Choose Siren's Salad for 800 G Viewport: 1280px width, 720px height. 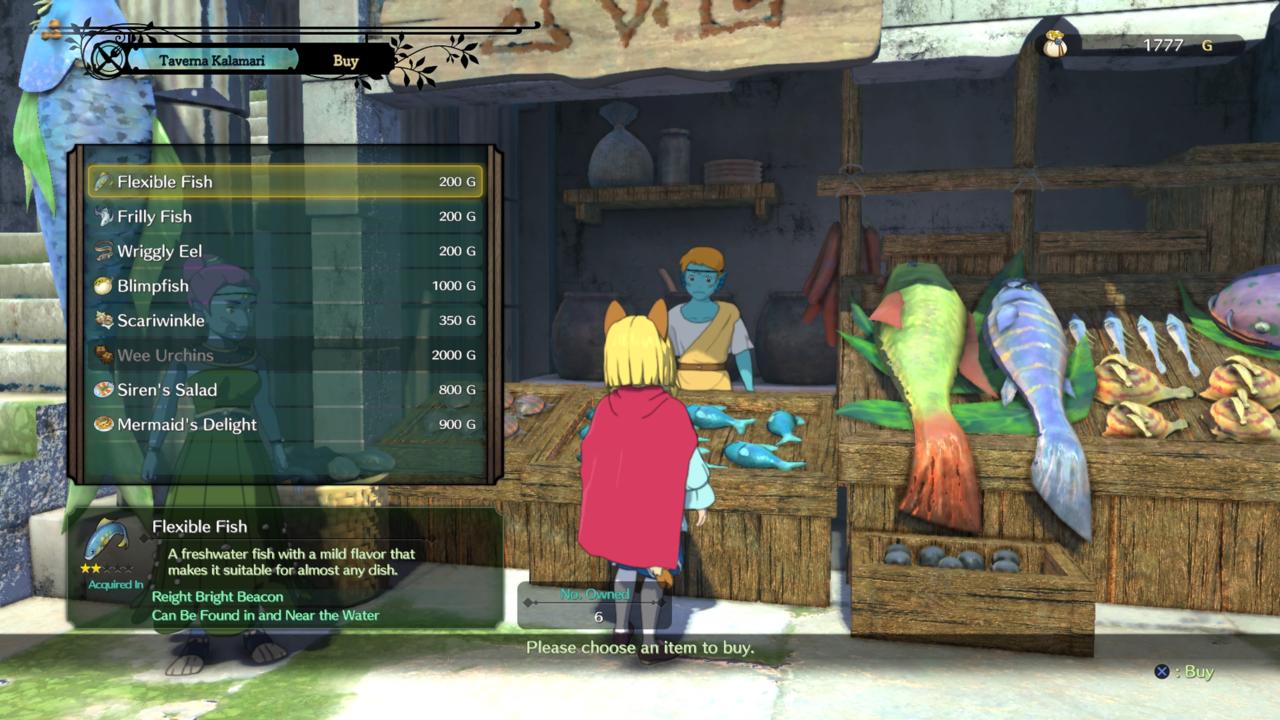(x=285, y=390)
